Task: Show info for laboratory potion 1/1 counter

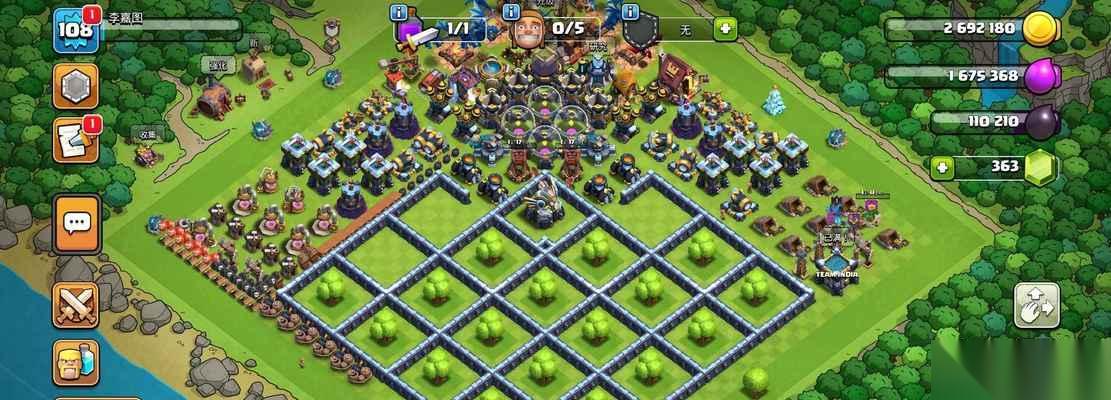Action: pos(400,12)
